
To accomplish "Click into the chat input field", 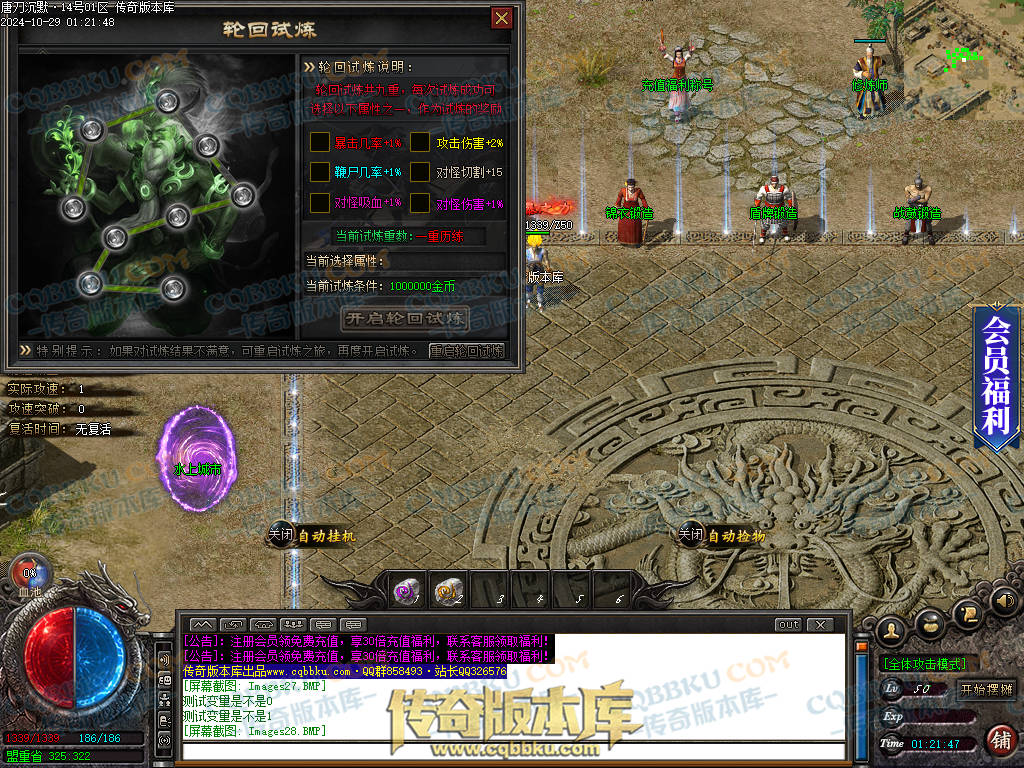I will [510, 751].
